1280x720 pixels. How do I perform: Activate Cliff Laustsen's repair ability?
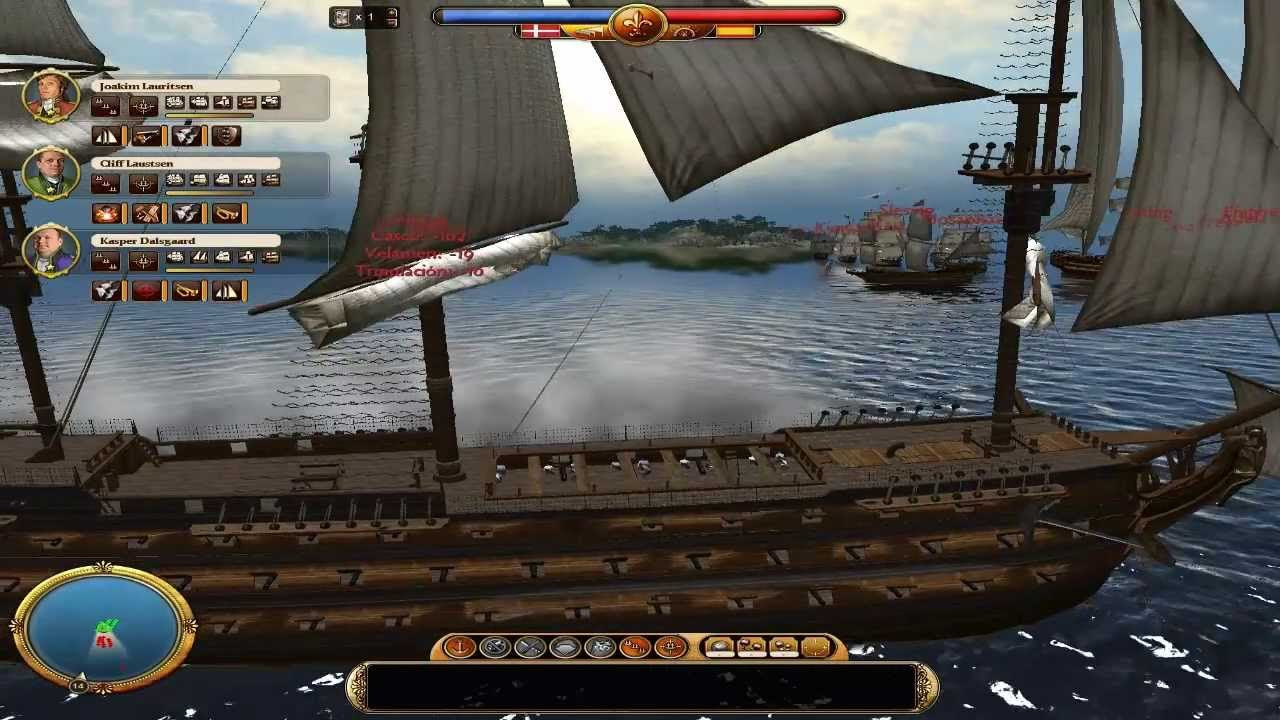pos(149,213)
